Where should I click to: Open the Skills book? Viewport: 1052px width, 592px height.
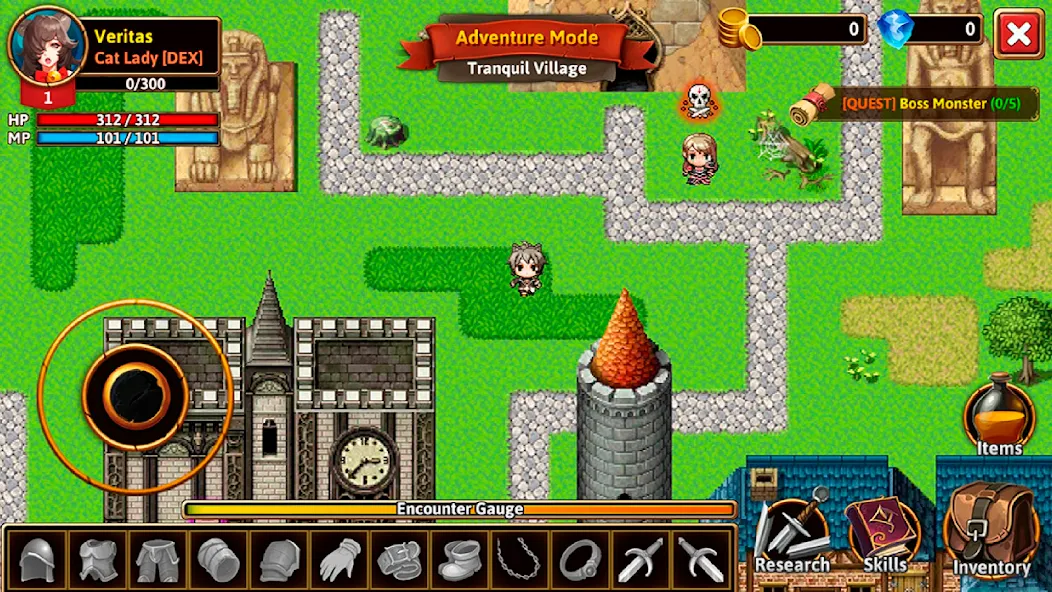click(884, 531)
